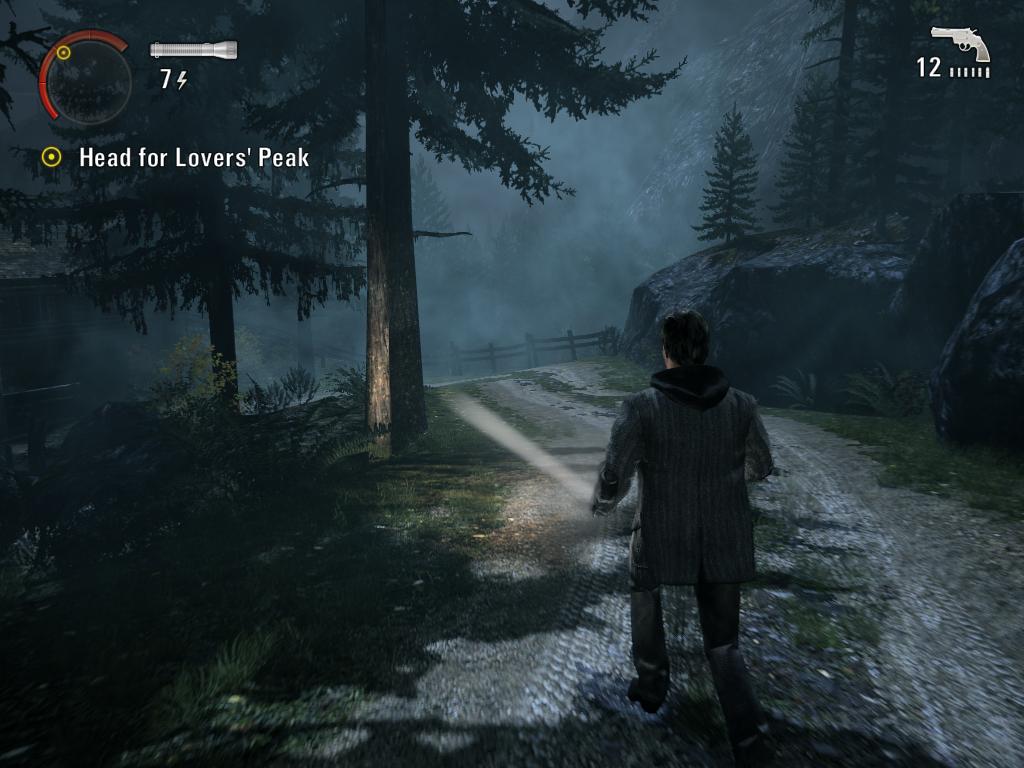Click the circular compass radar
This screenshot has width=1024, height=768.
pos(88,81)
